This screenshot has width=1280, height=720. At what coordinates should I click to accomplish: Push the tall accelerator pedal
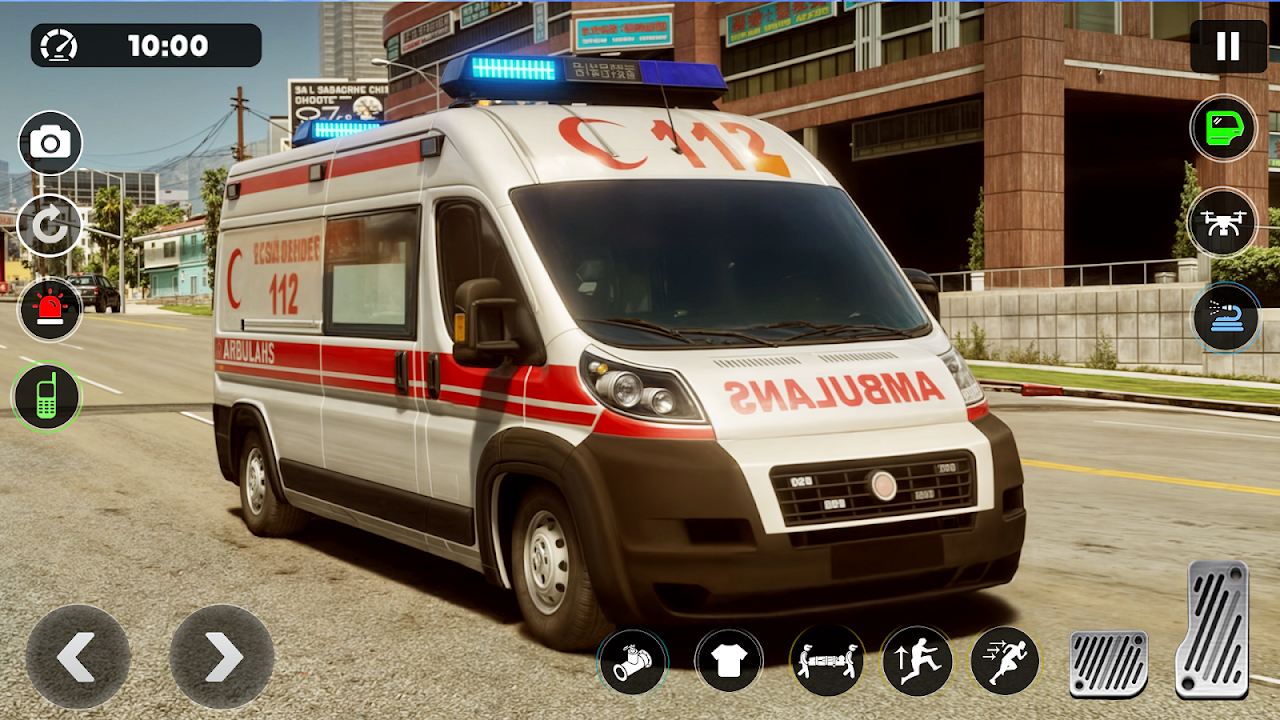pyautogui.click(x=1212, y=629)
